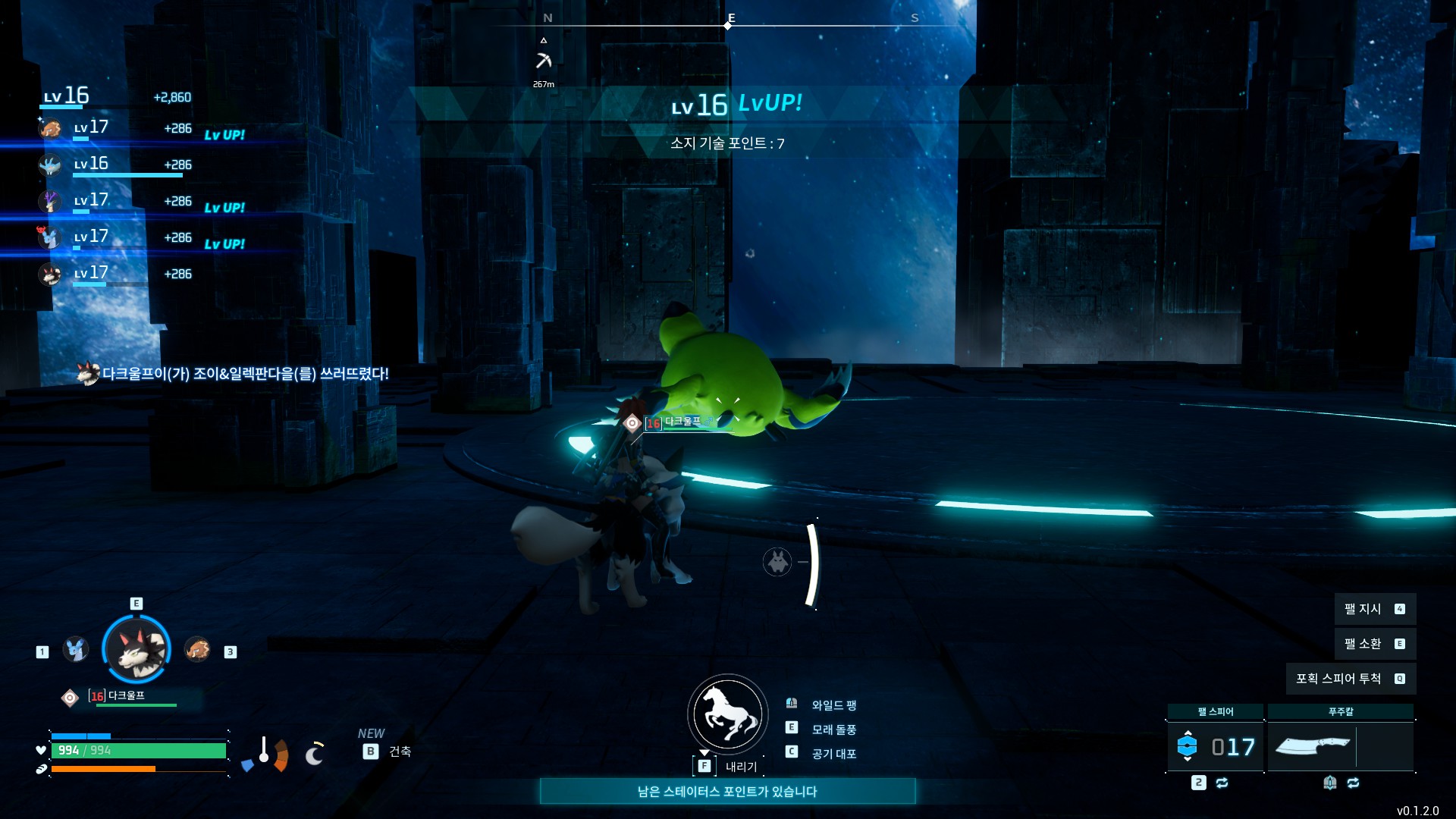The height and width of the screenshot is (819, 1456).
Task: Click the crescent moon time icon
Action: [x=314, y=754]
